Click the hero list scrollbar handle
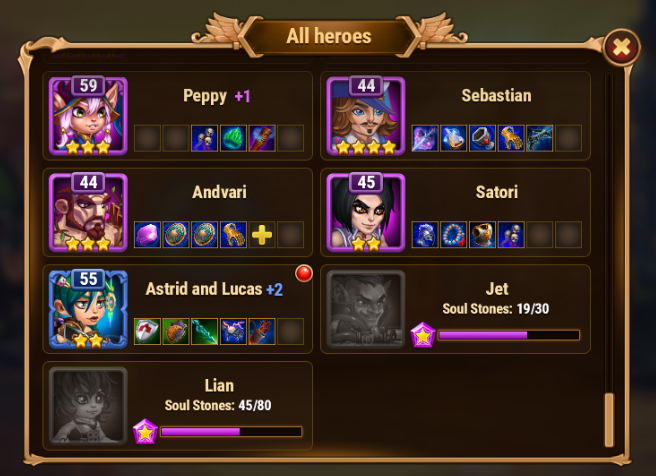The image size is (656, 476). coord(609,420)
